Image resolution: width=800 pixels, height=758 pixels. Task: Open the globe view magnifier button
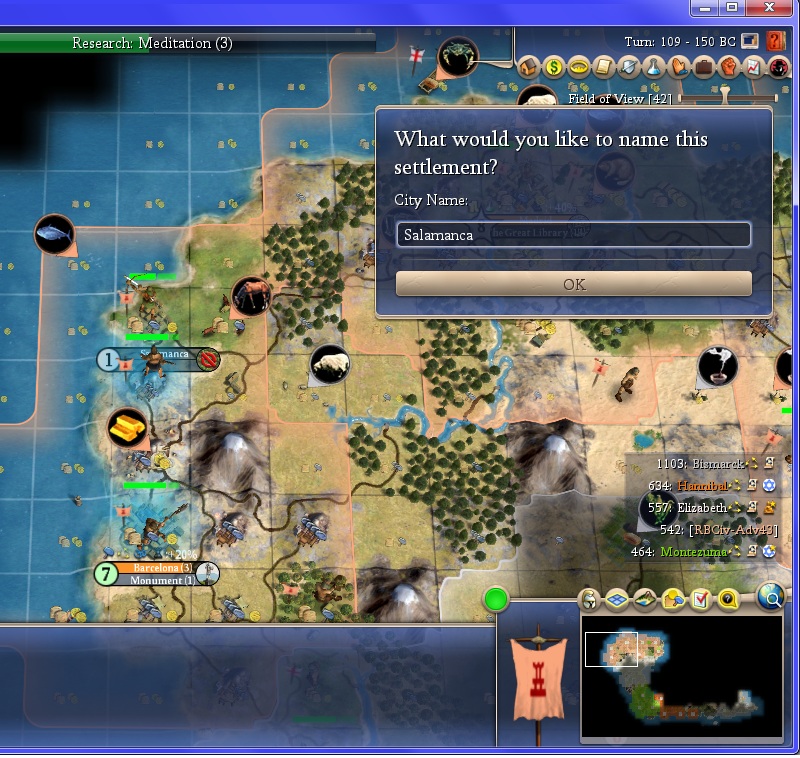(770, 598)
